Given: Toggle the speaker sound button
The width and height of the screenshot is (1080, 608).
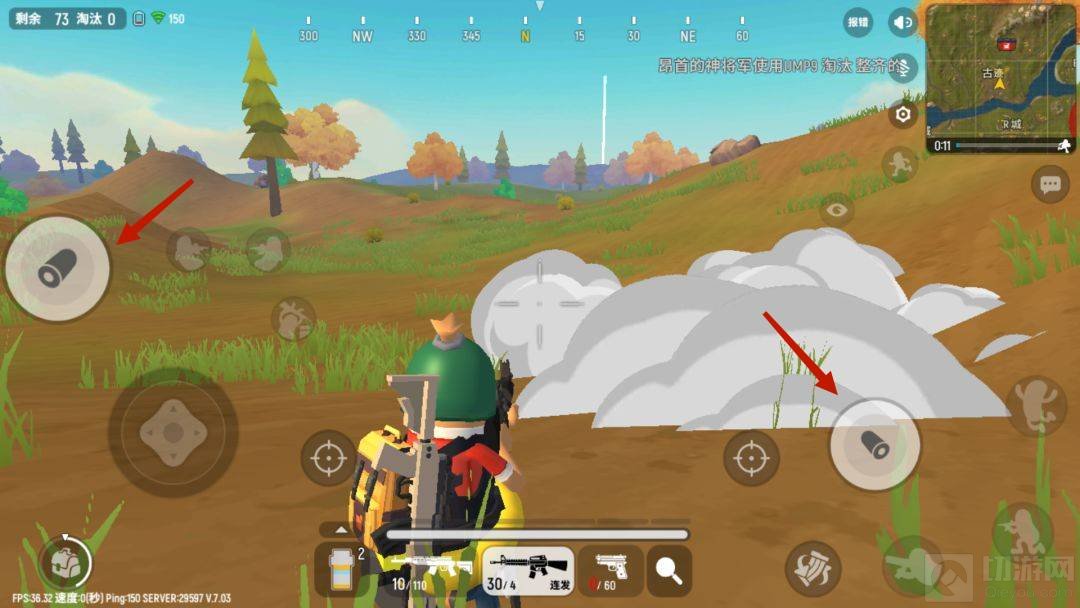Looking at the screenshot, I should pyautogui.click(x=903, y=22).
